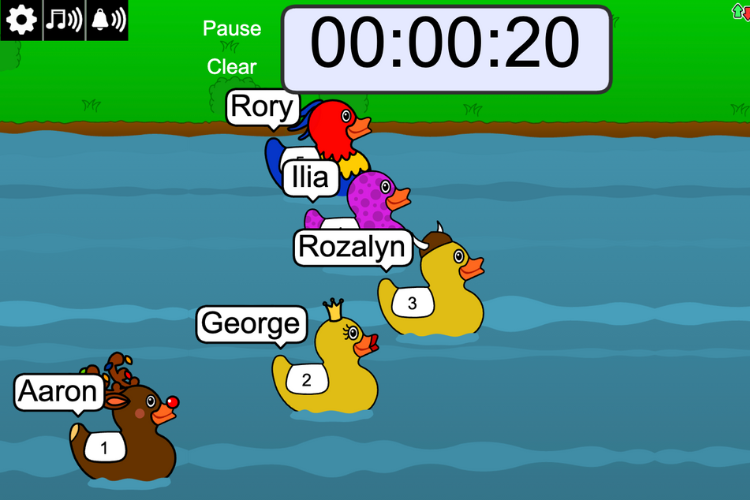Toggle the bell alarm sound button
Image resolution: width=750 pixels, height=500 pixels.
[x=107, y=20]
